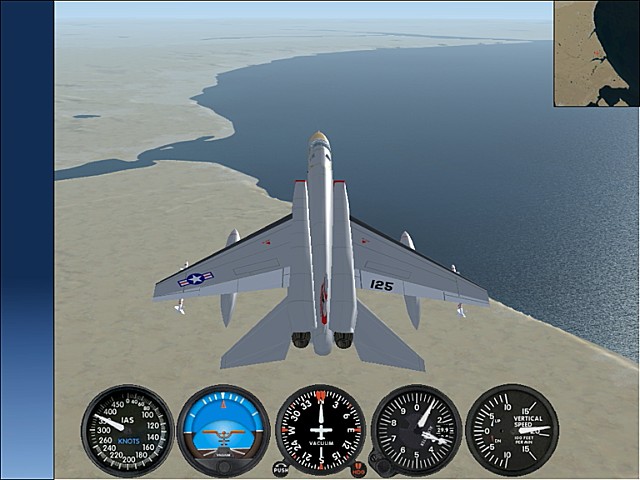Turn the HDG bug knob
This screenshot has width=640, height=480.
point(358,468)
